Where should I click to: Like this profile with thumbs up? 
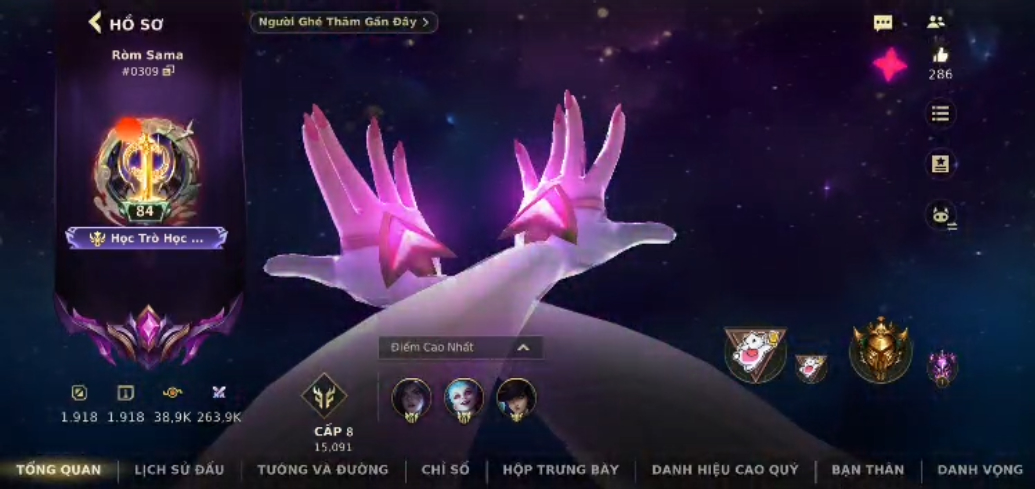click(x=940, y=55)
